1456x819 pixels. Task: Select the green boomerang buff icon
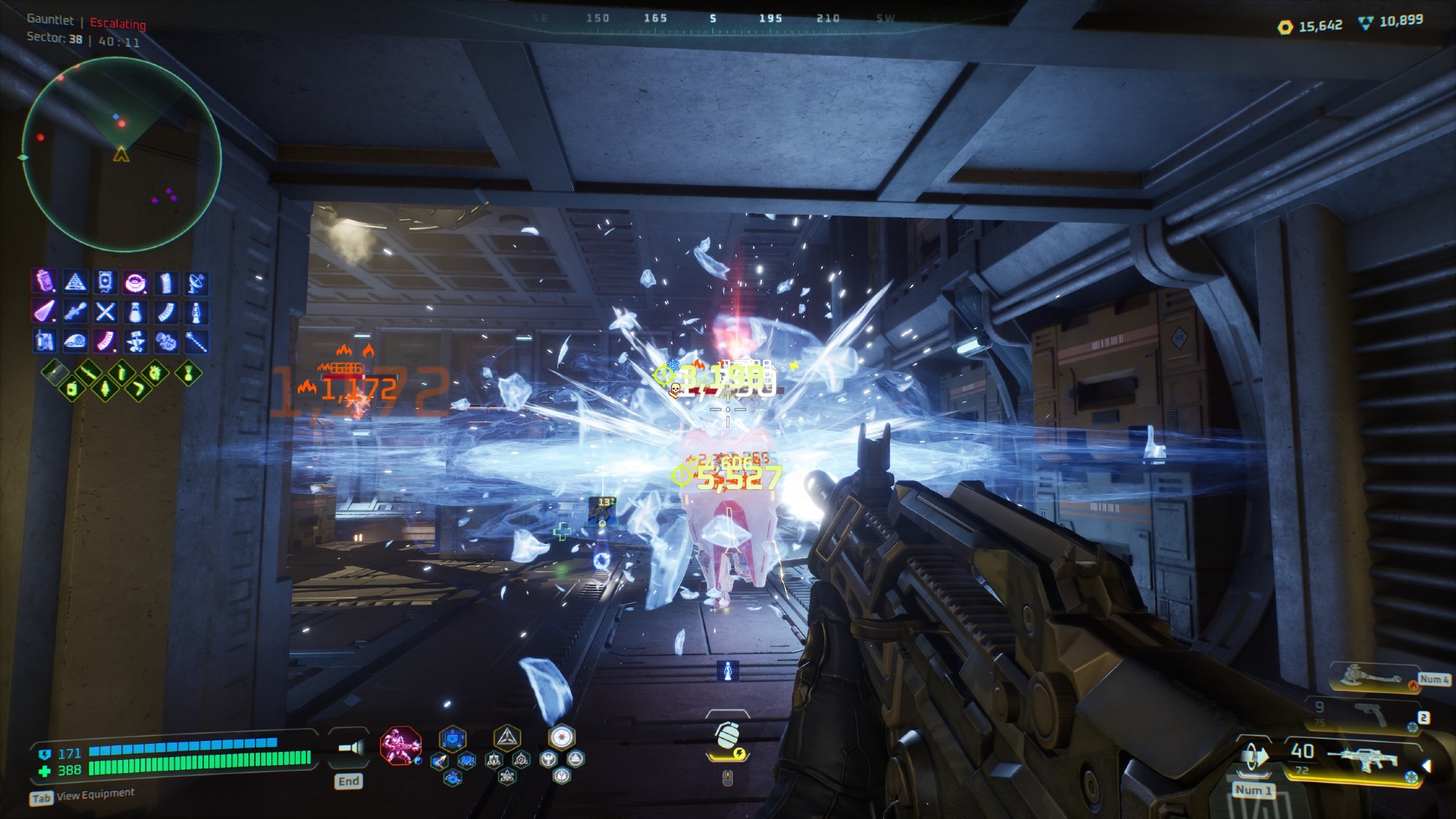pyautogui.click(x=138, y=389)
